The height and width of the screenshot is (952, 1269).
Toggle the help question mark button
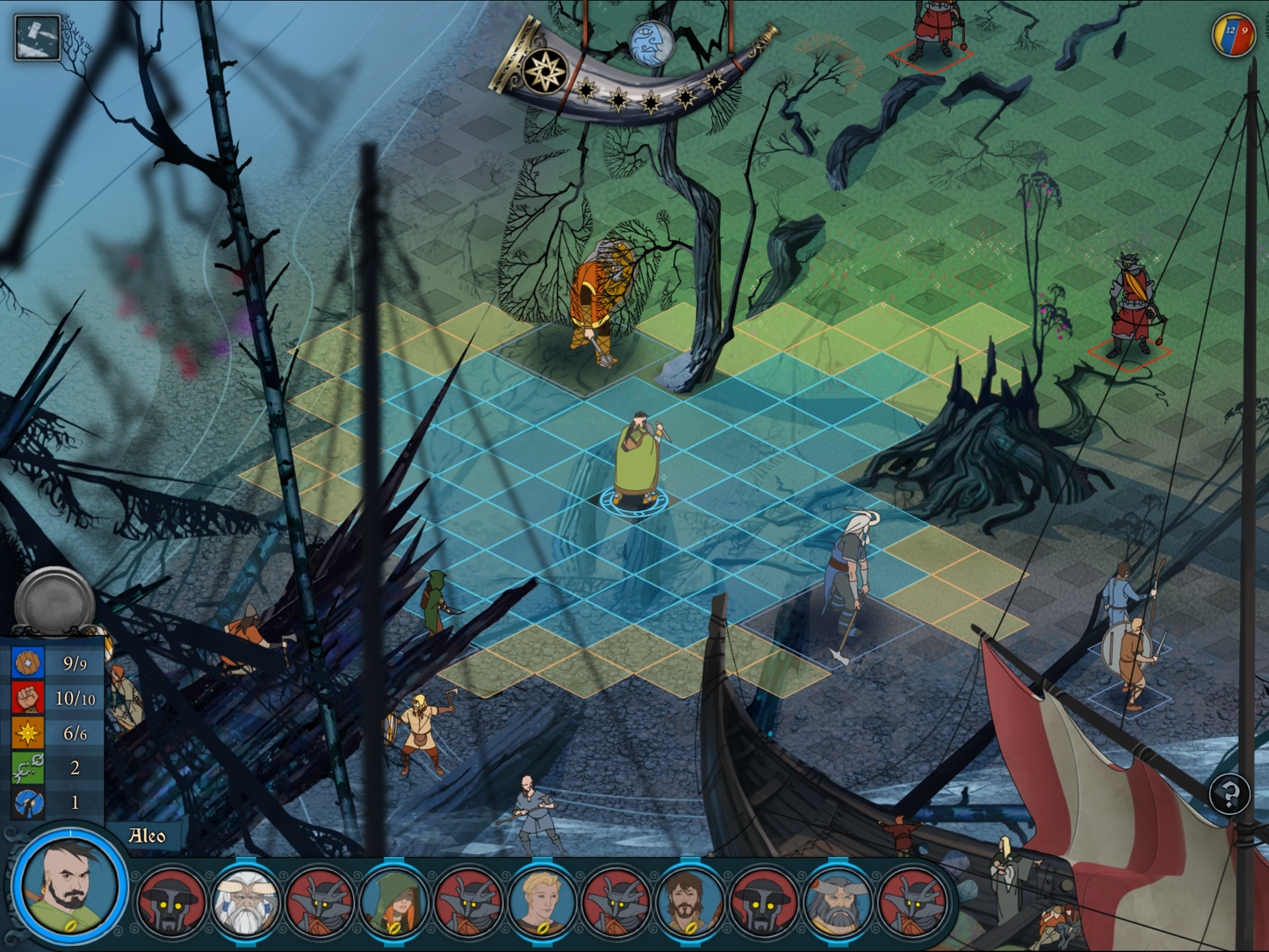coord(1231,794)
